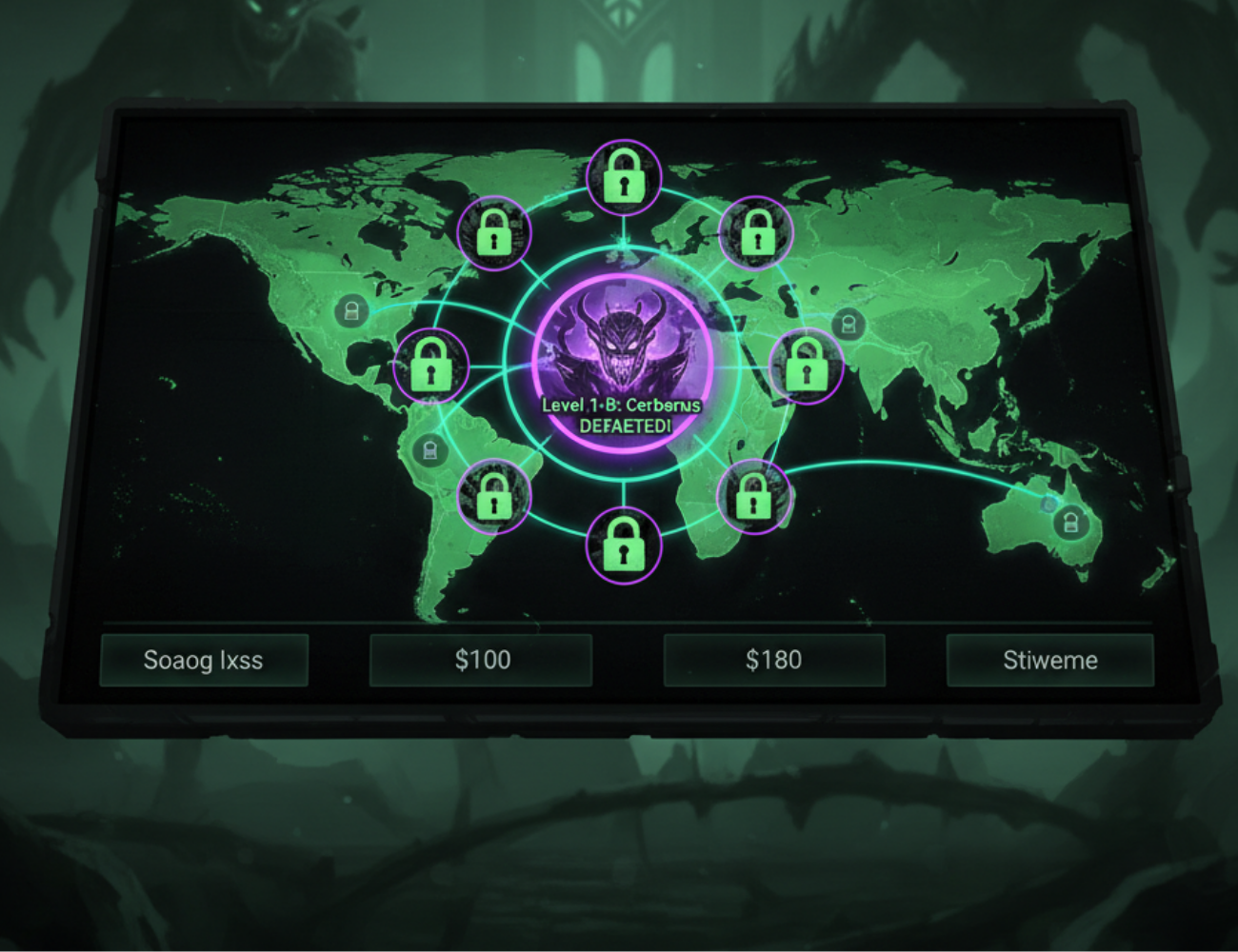1238x952 pixels.
Task: Open the lock node over East Africa
Action: [752, 497]
